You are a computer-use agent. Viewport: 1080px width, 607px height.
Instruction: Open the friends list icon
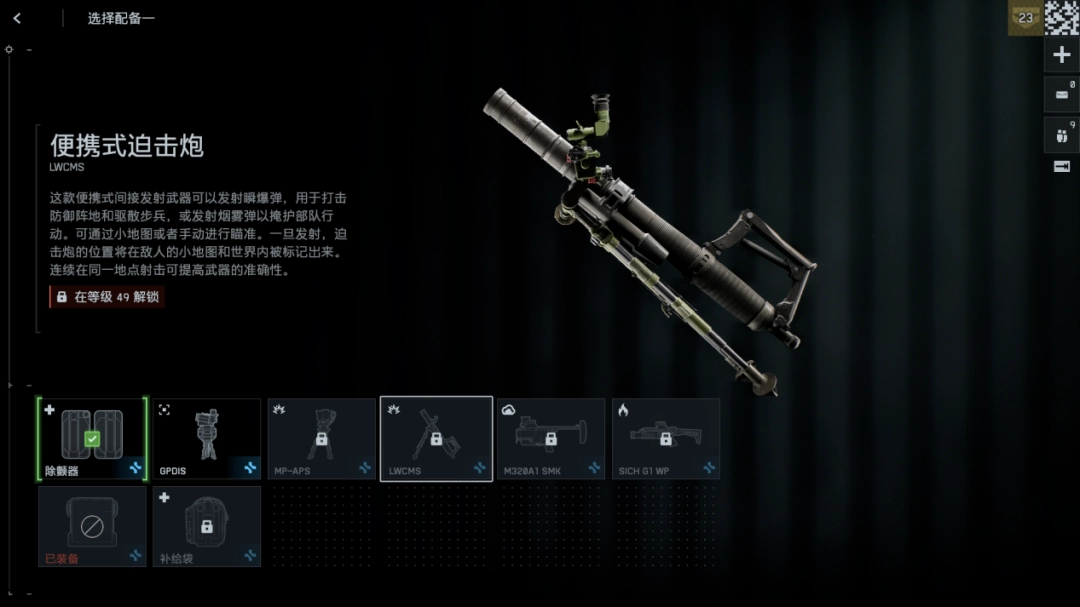click(1062, 135)
